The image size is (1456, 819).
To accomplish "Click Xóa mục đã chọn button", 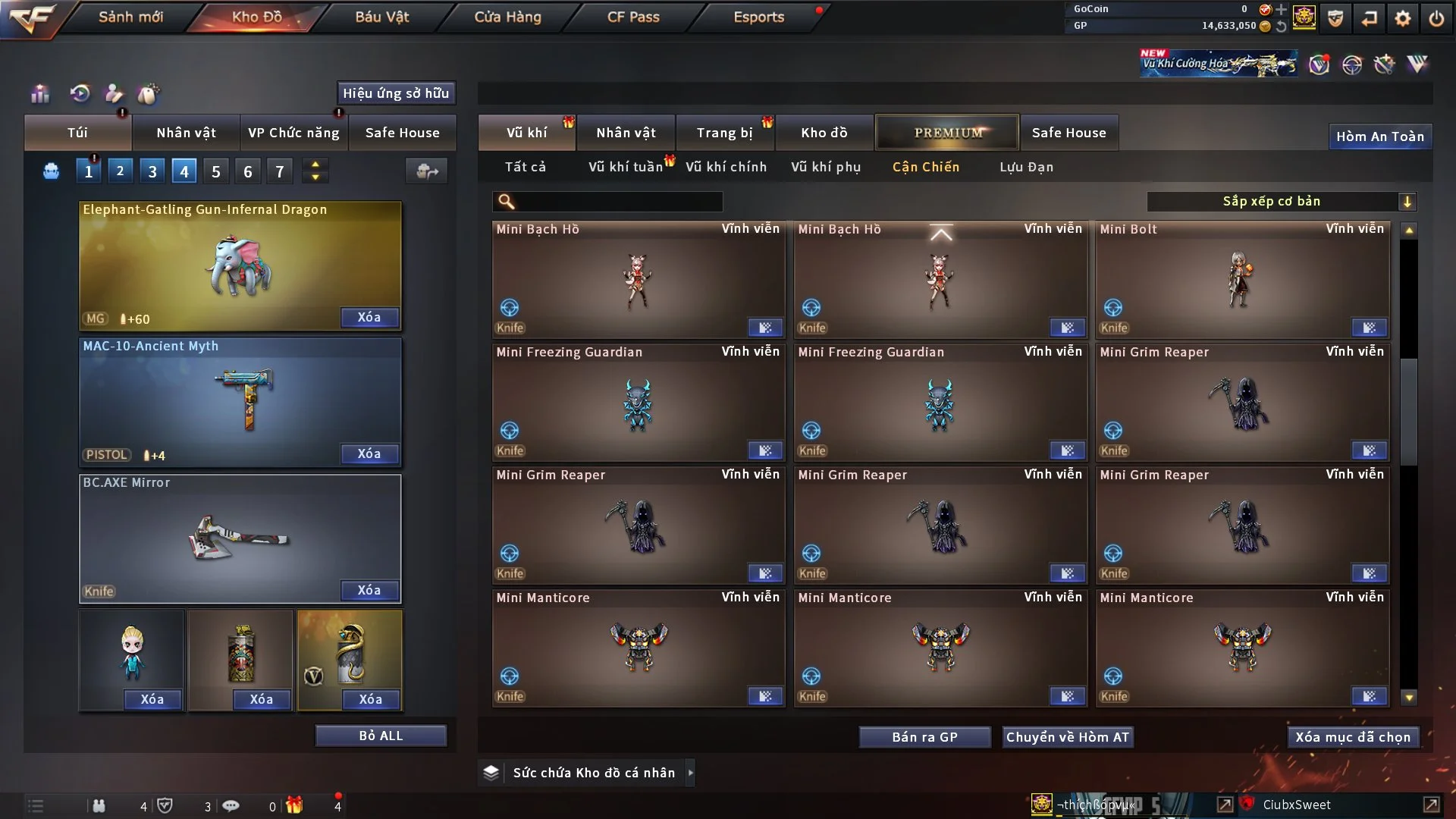I will point(1353,737).
